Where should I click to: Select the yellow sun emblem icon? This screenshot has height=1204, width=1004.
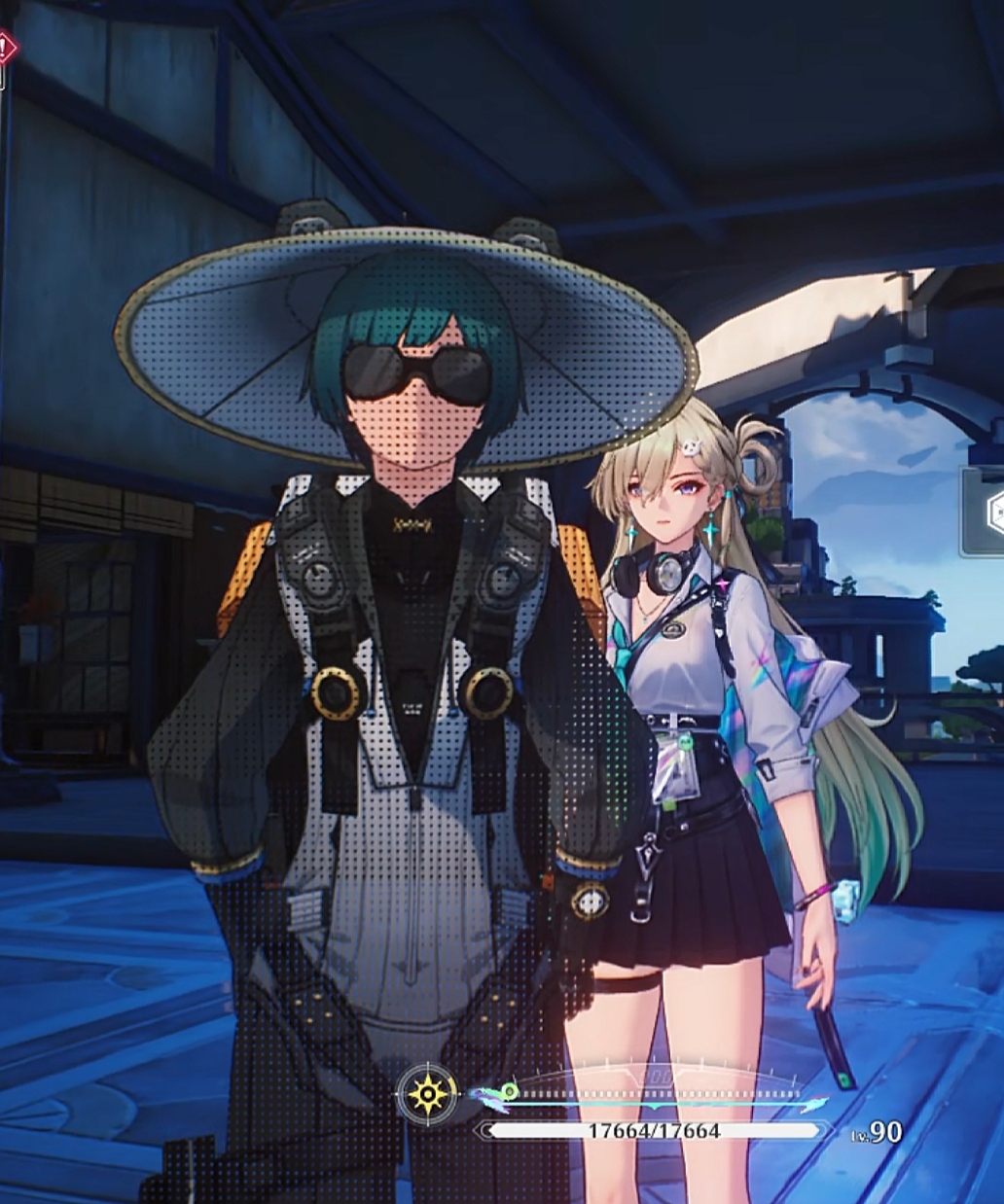point(428,1095)
